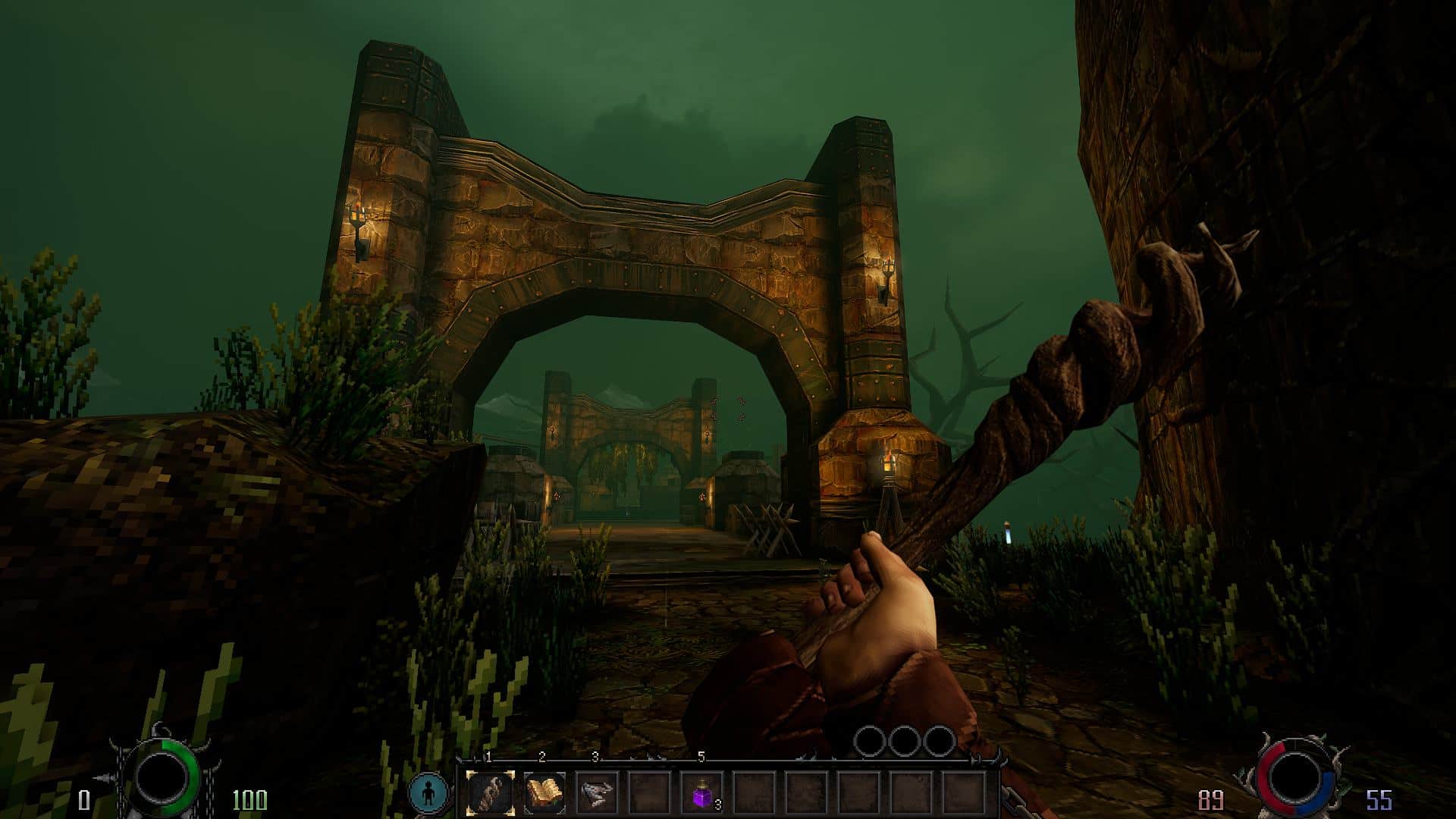Use the purple potion in the hotbar
The height and width of the screenshot is (819, 1456).
pos(701,795)
